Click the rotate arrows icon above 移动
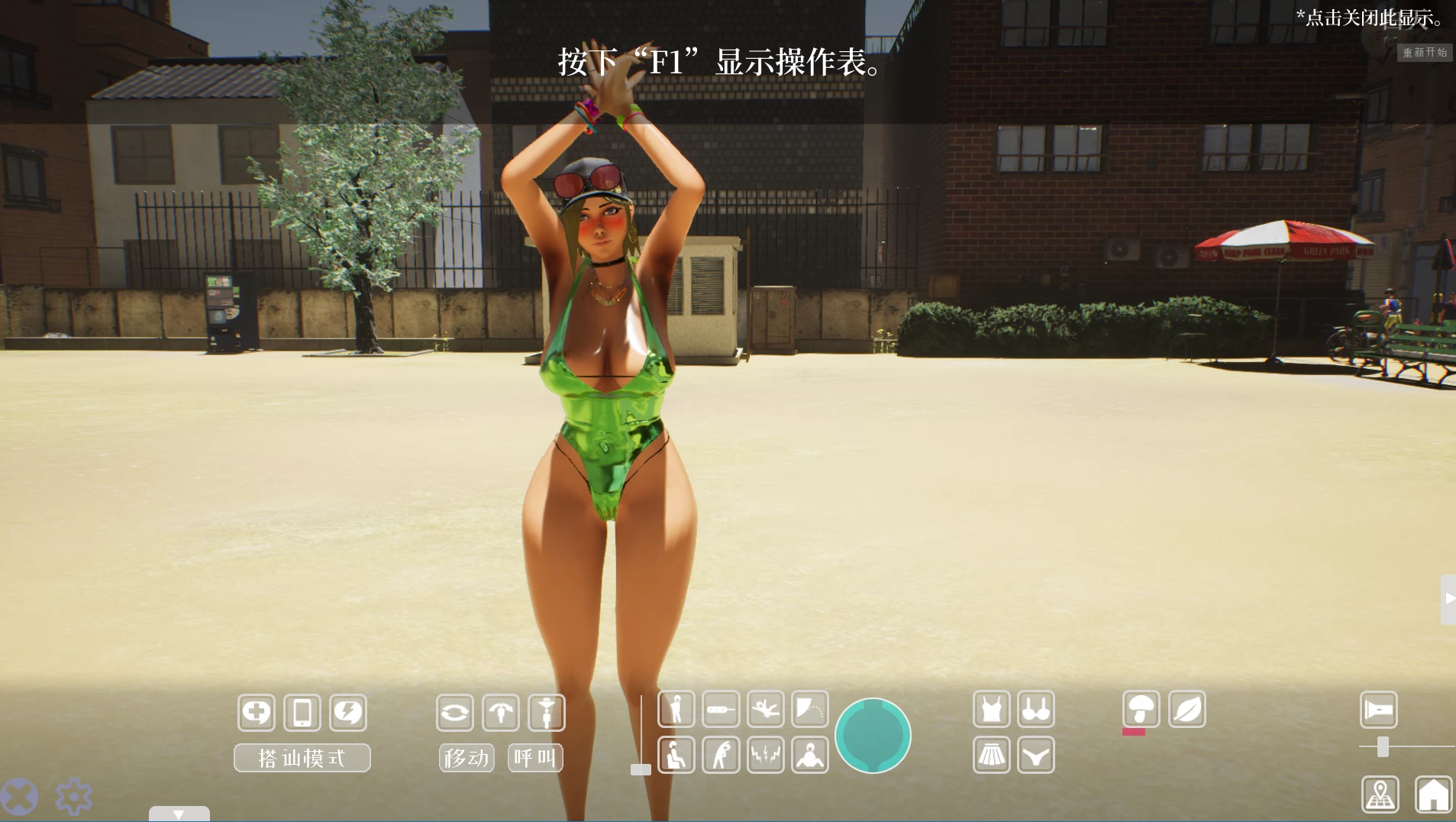 click(456, 712)
